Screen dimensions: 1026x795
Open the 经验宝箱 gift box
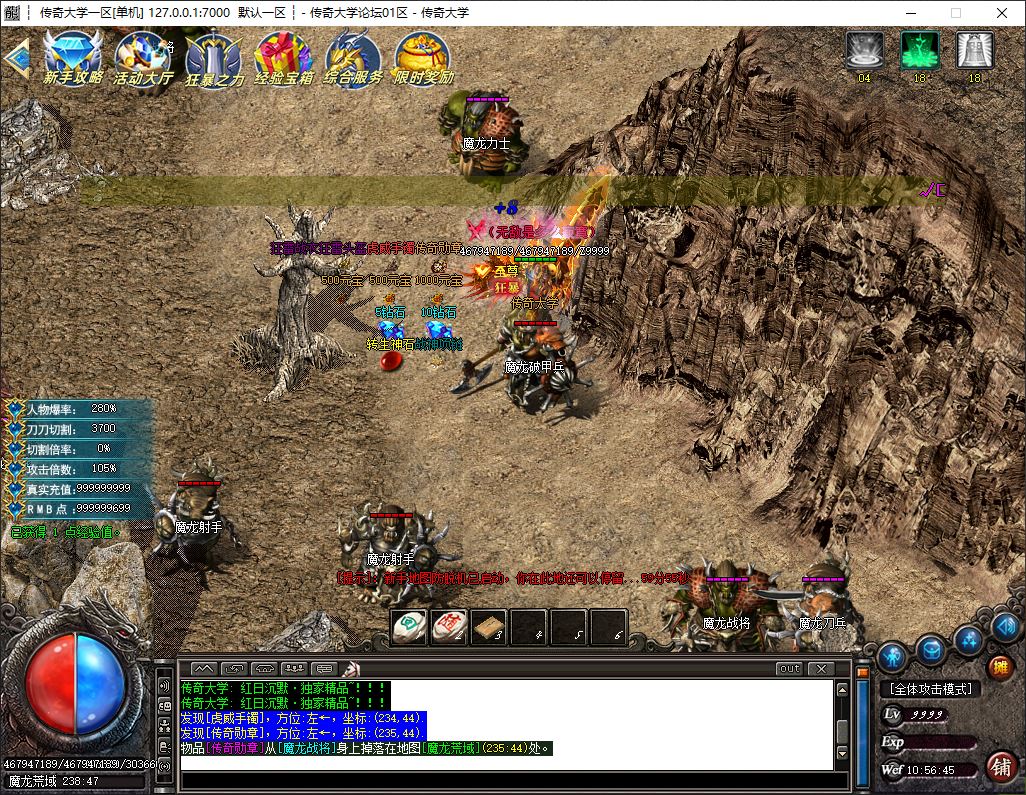(x=283, y=58)
